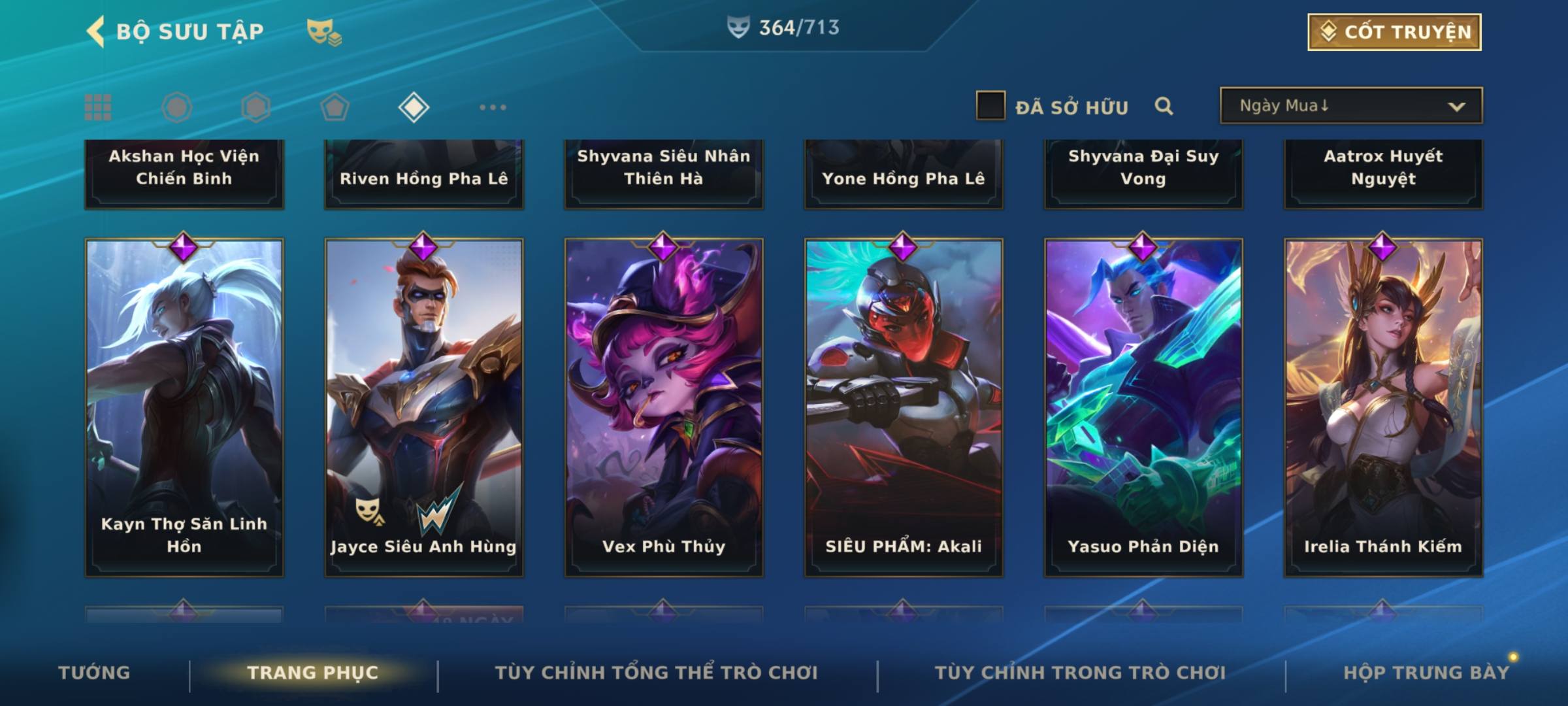
Task: Switch to the Tướng tab
Action: click(94, 673)
